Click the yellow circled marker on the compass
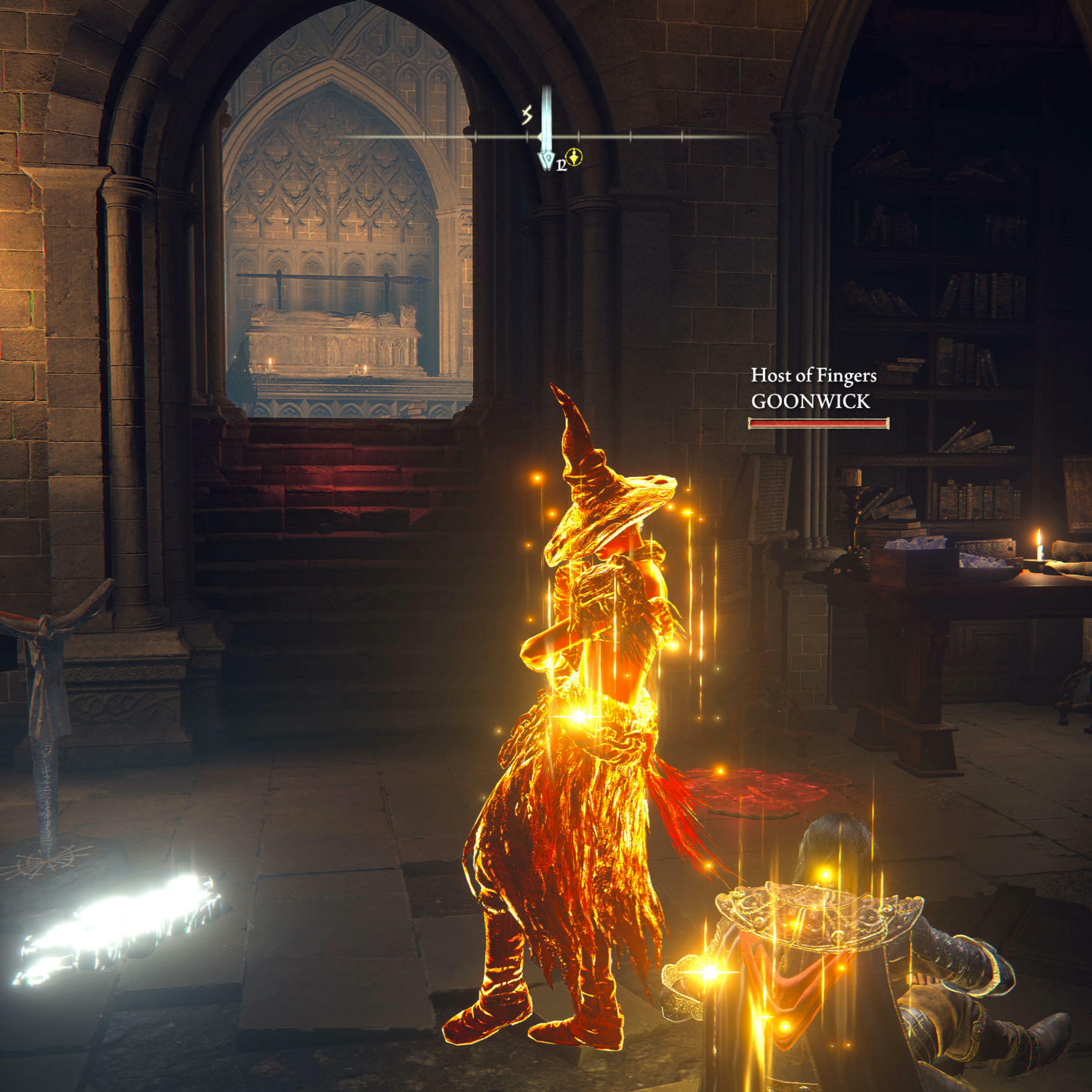 point(574,157)
